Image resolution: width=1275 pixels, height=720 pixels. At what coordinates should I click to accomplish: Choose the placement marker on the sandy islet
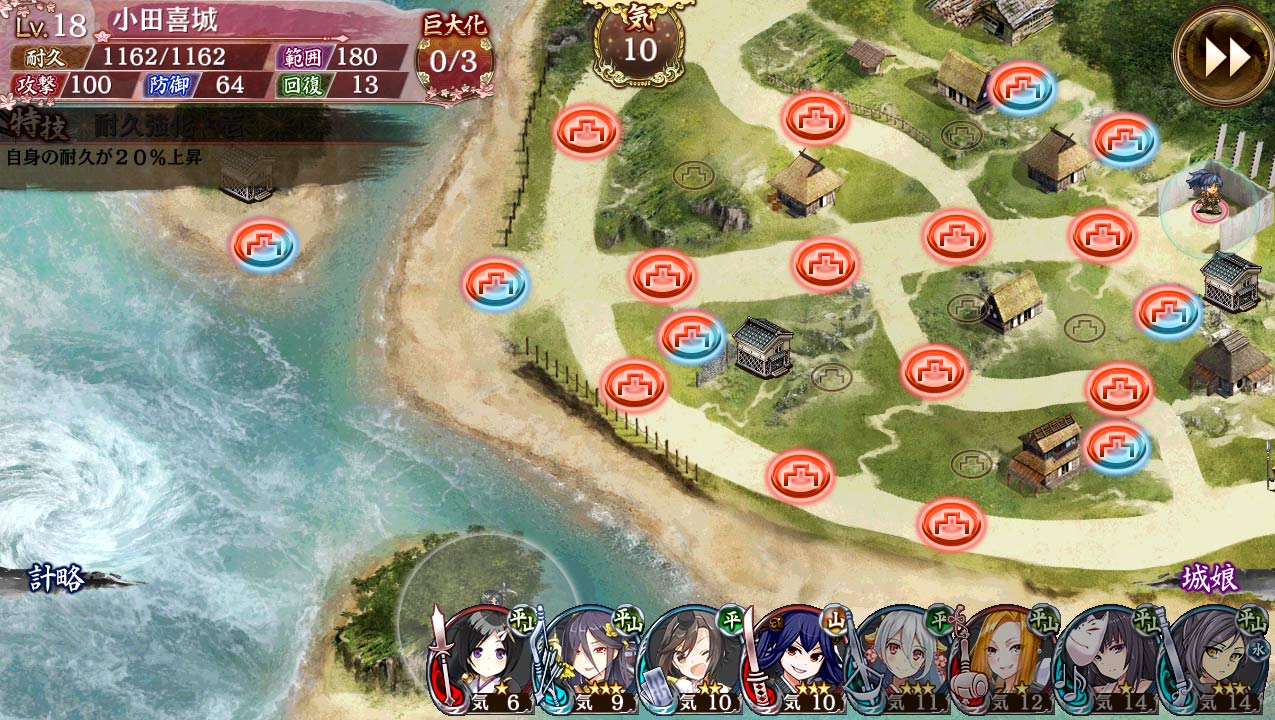(264, 245)
